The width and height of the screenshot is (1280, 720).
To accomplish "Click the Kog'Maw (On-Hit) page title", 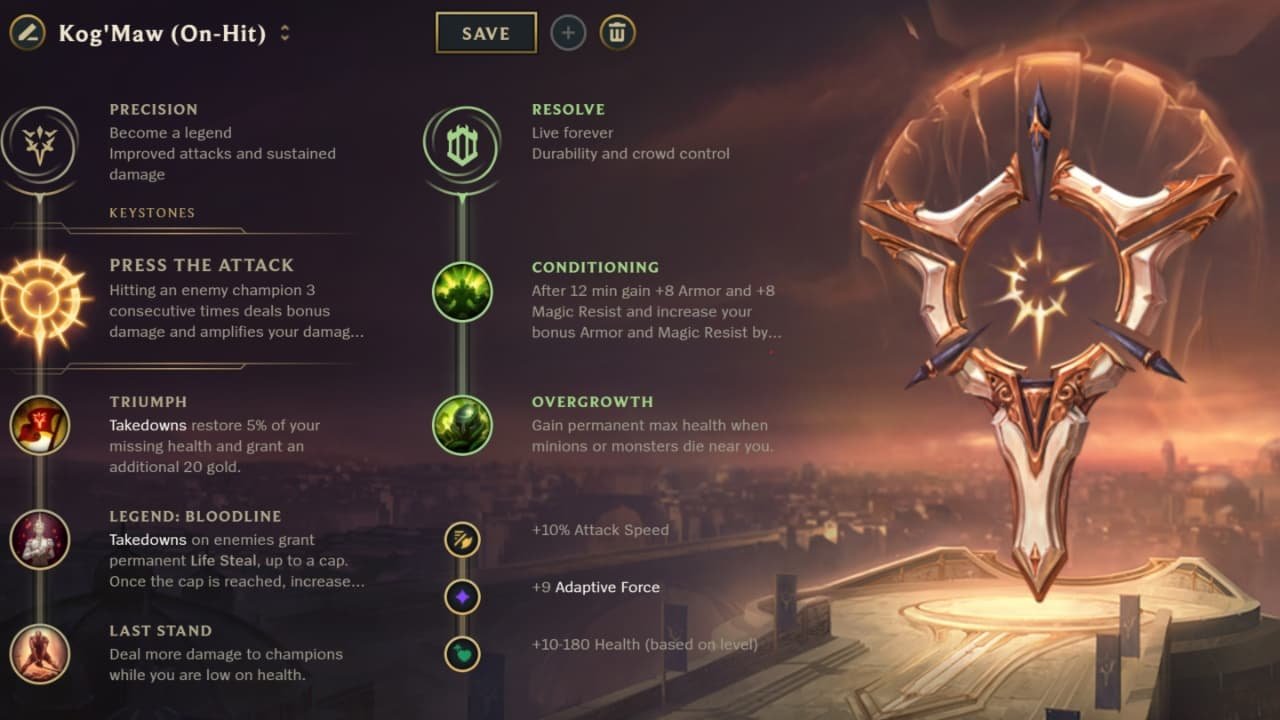I will [x=160, y=33].
